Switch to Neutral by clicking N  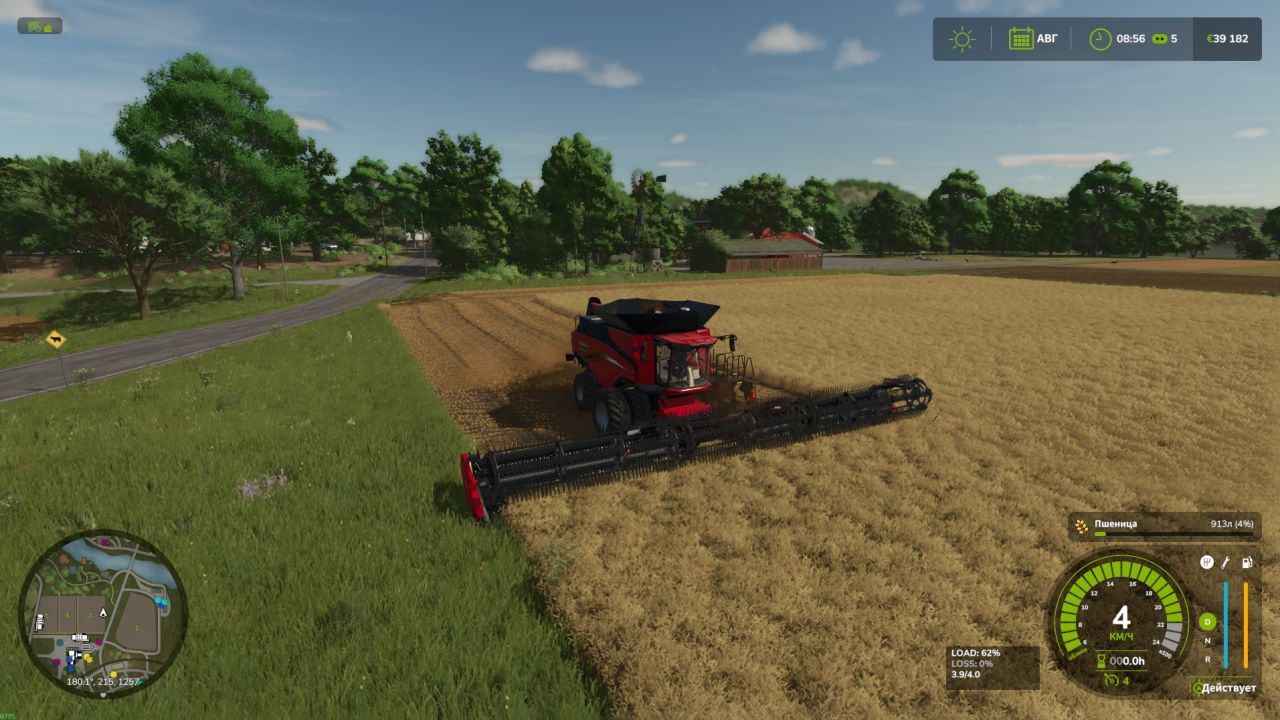pos(1207,641)
